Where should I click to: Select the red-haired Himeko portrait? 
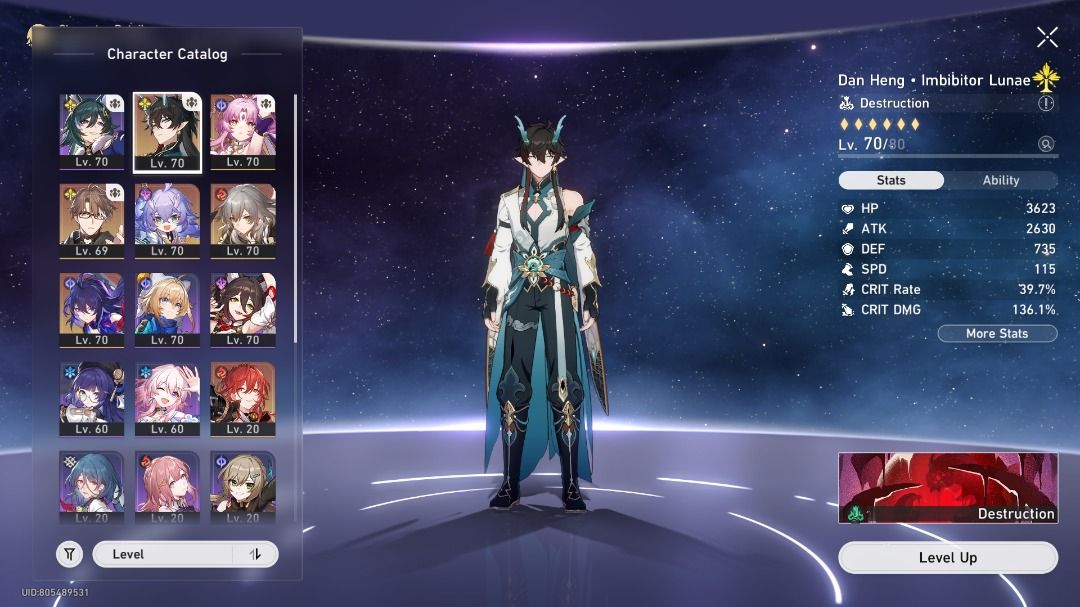(x=243, y=395)
